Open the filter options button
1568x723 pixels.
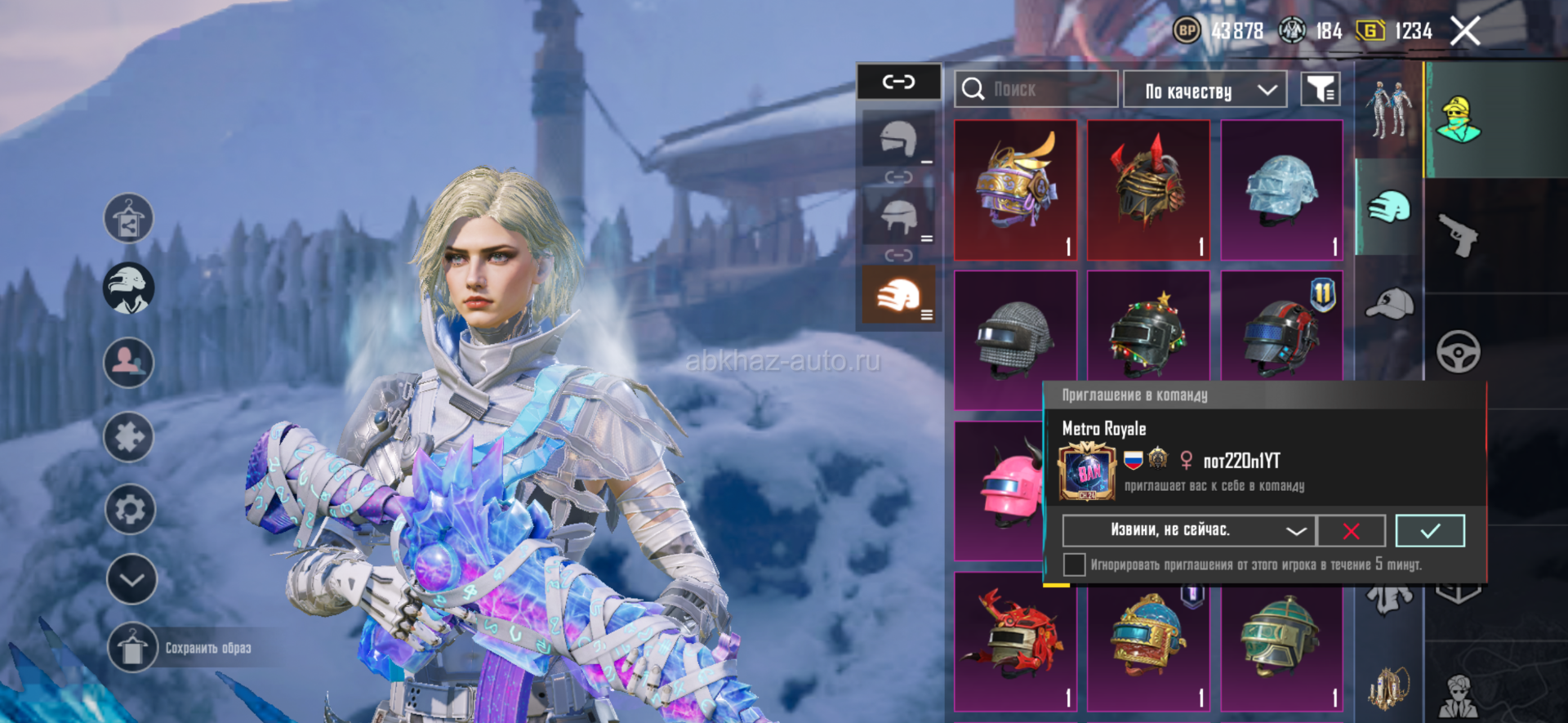coord(1320,89)
